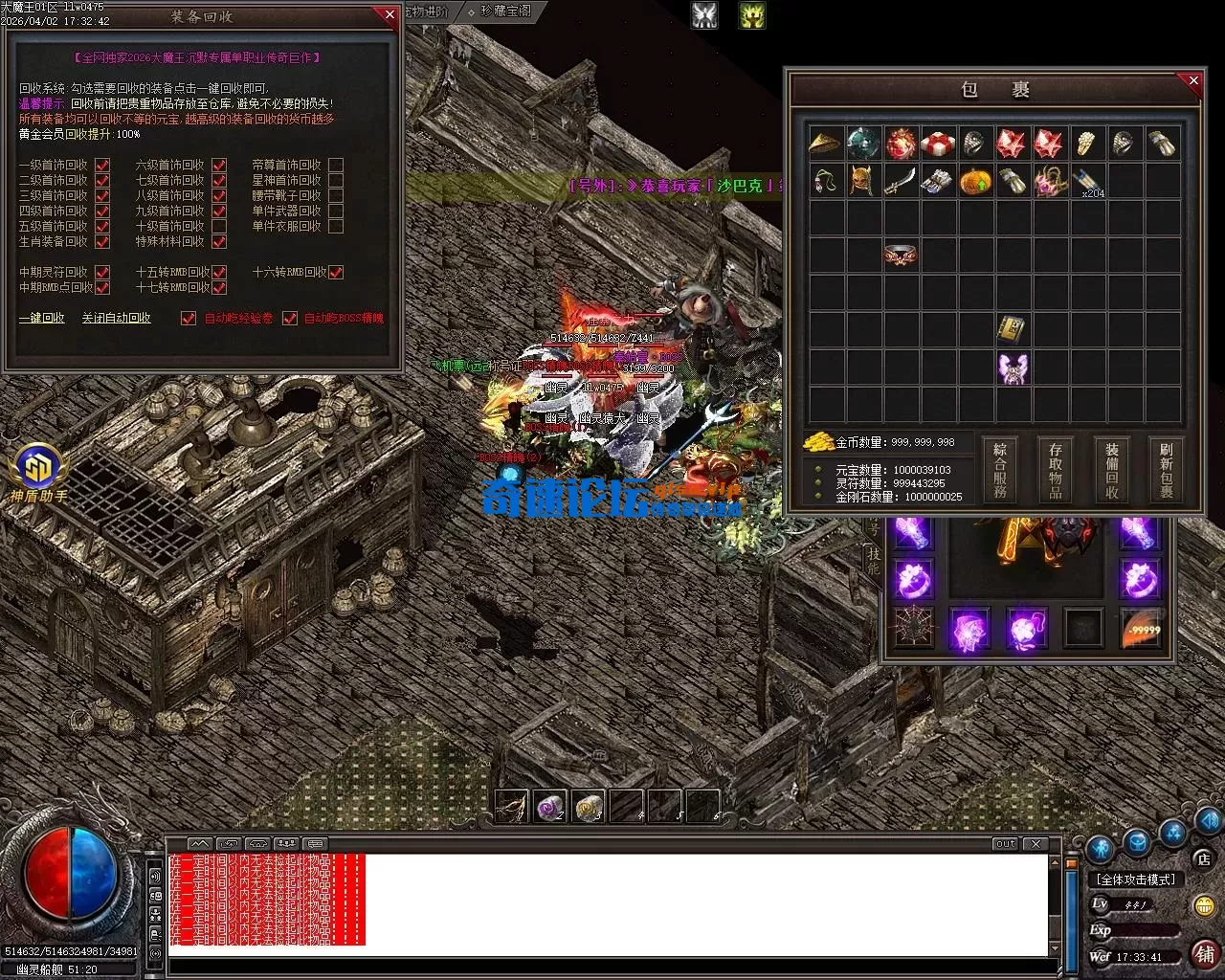Viewport: 1225px width, 980px height.
Task: Select the pumpkin item in the bag
Action: (x=974, y=181)
